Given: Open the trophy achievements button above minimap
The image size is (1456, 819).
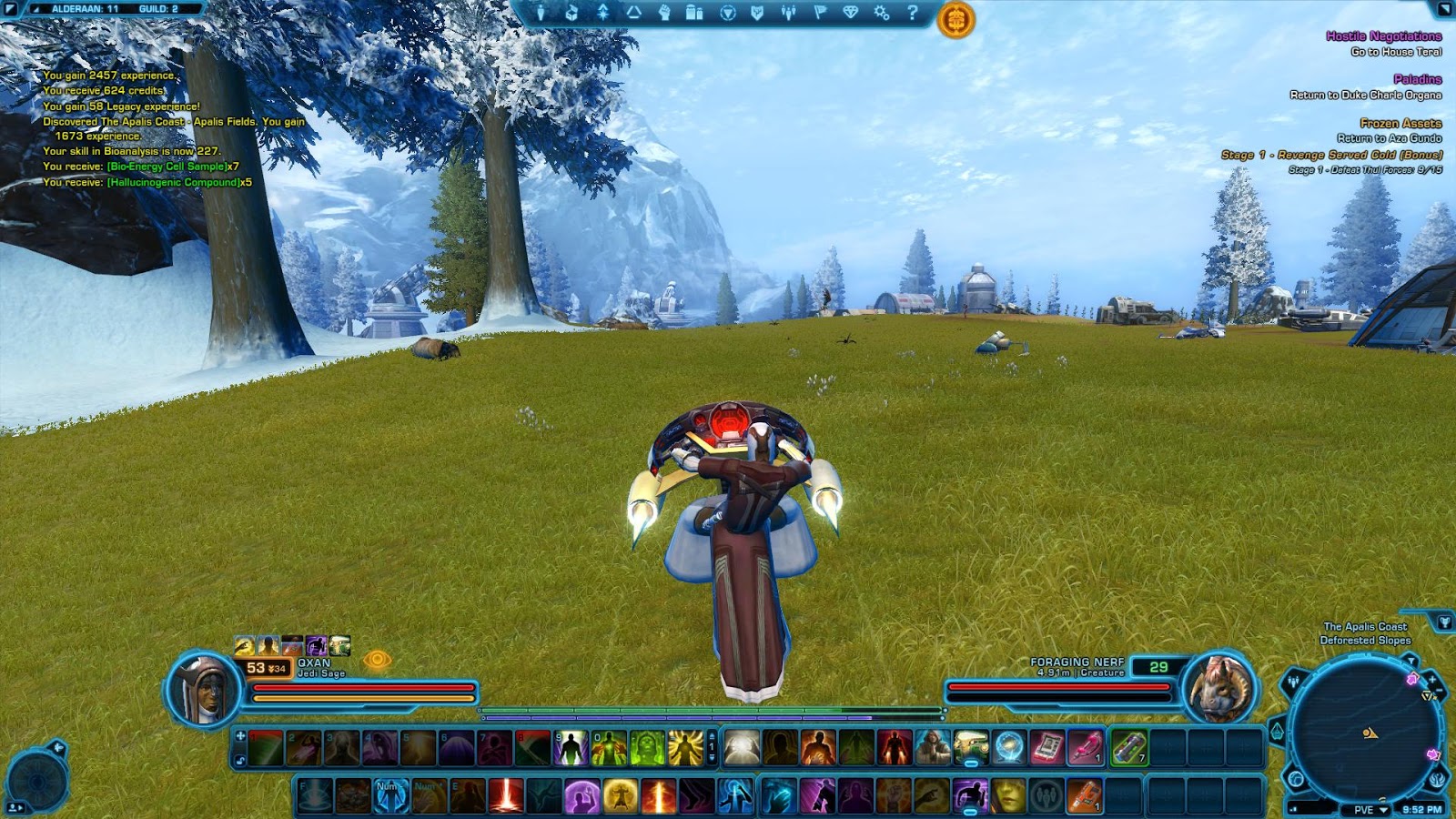Looking at the screenshot, I should (x=1444, y=622).
